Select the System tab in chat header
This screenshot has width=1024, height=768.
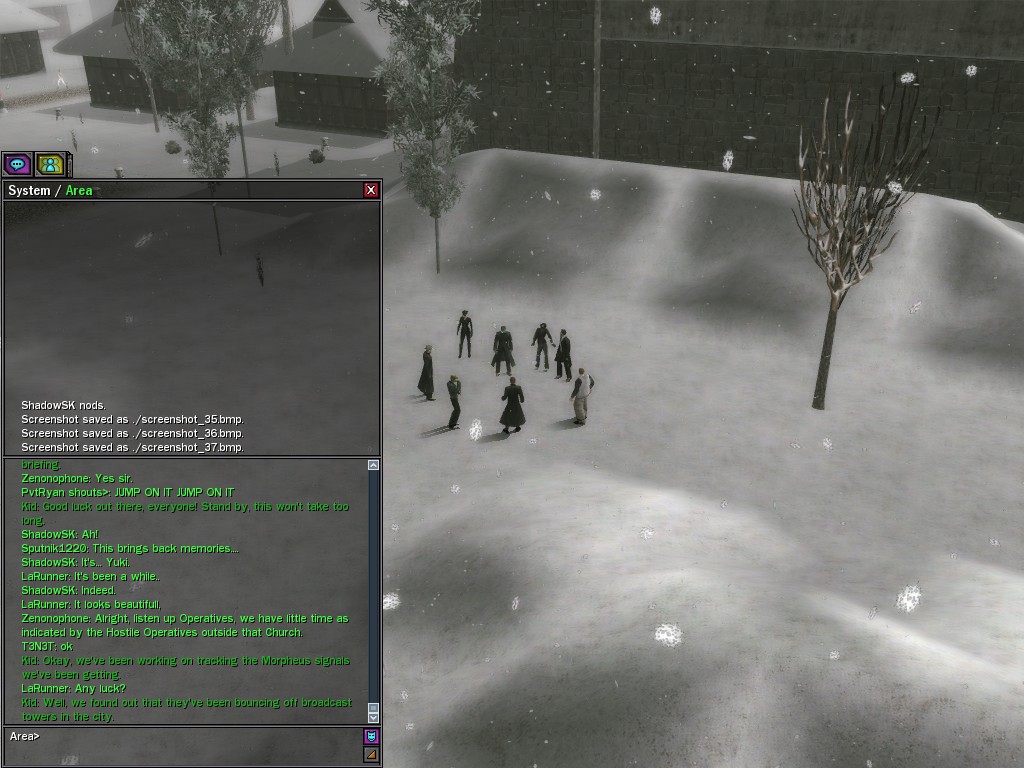(28, 190)
